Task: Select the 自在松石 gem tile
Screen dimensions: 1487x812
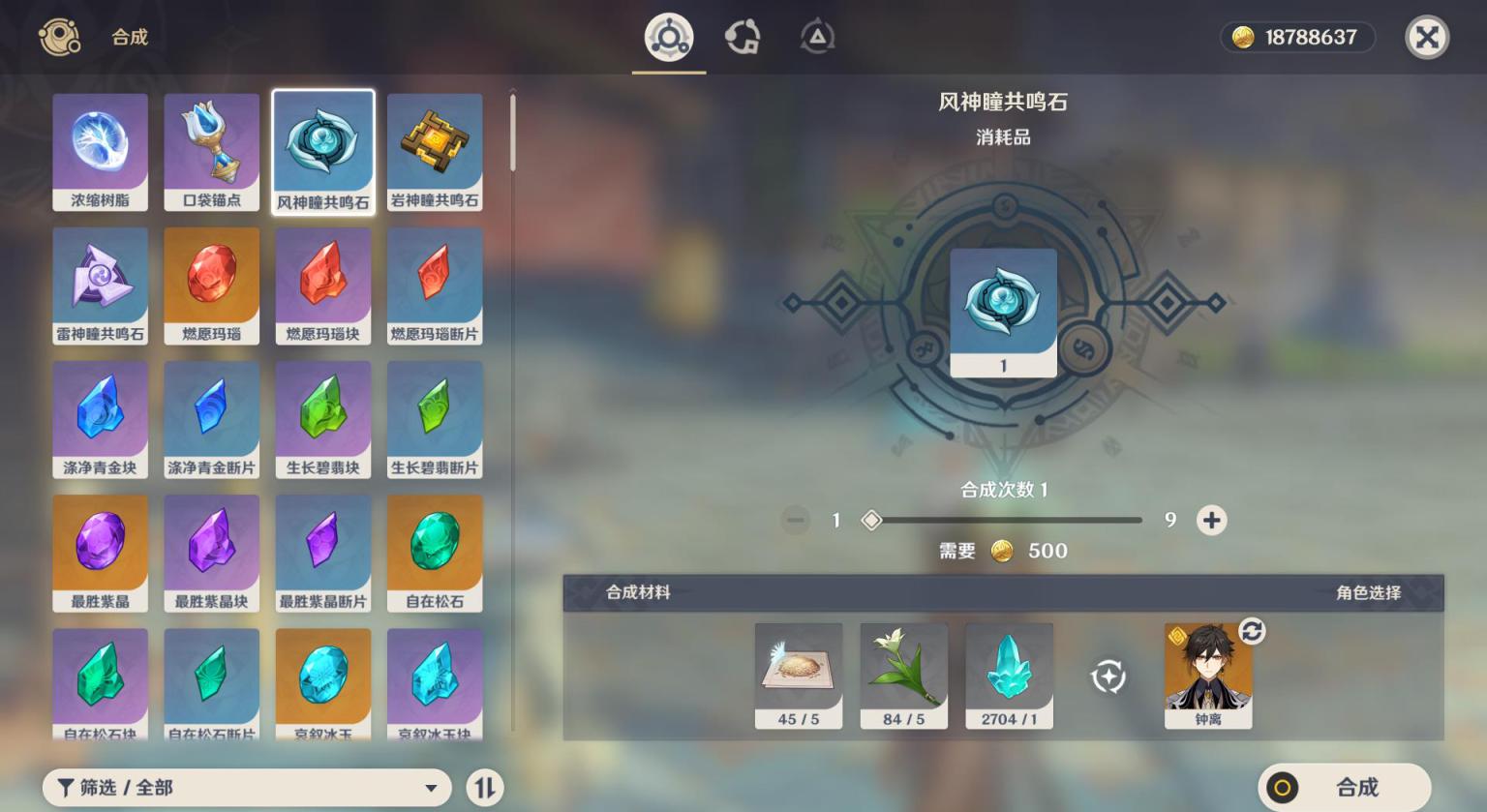Action: click(435, 553)
